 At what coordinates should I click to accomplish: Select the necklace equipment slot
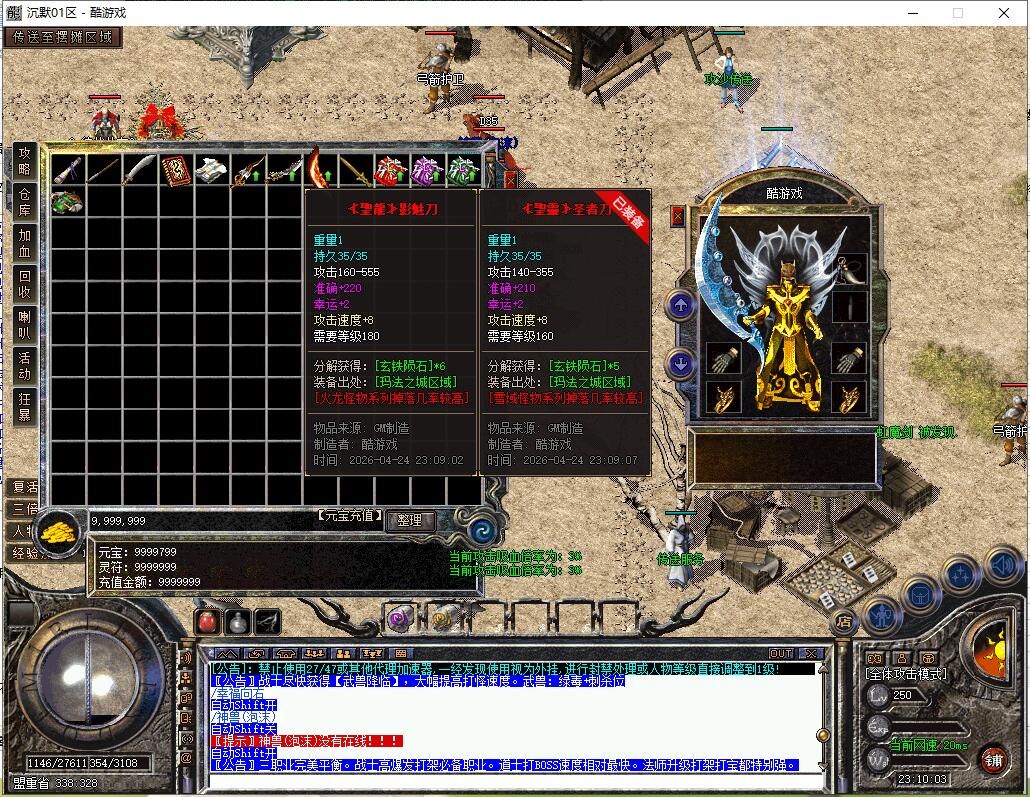(x=849, y=269)
